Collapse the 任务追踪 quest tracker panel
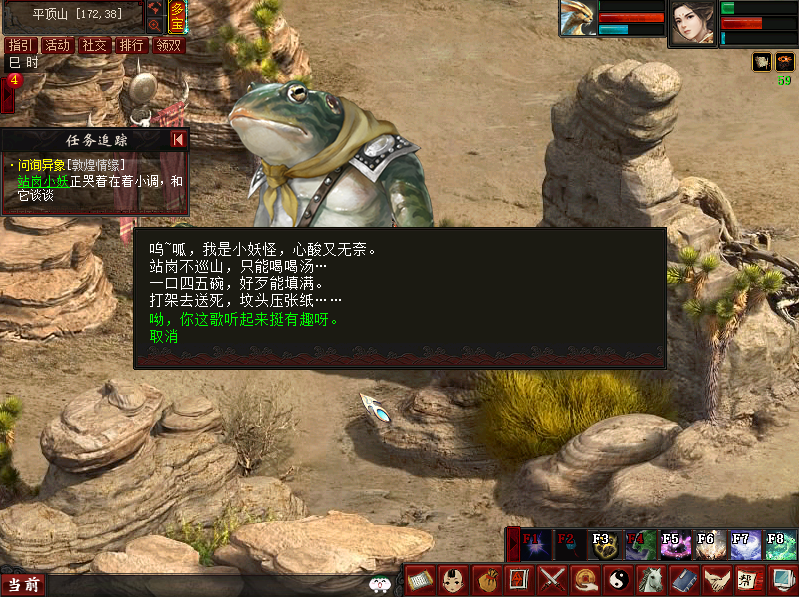Image resolution: width=799 pixels, height=597 pixels. click(x=178, y=140)
